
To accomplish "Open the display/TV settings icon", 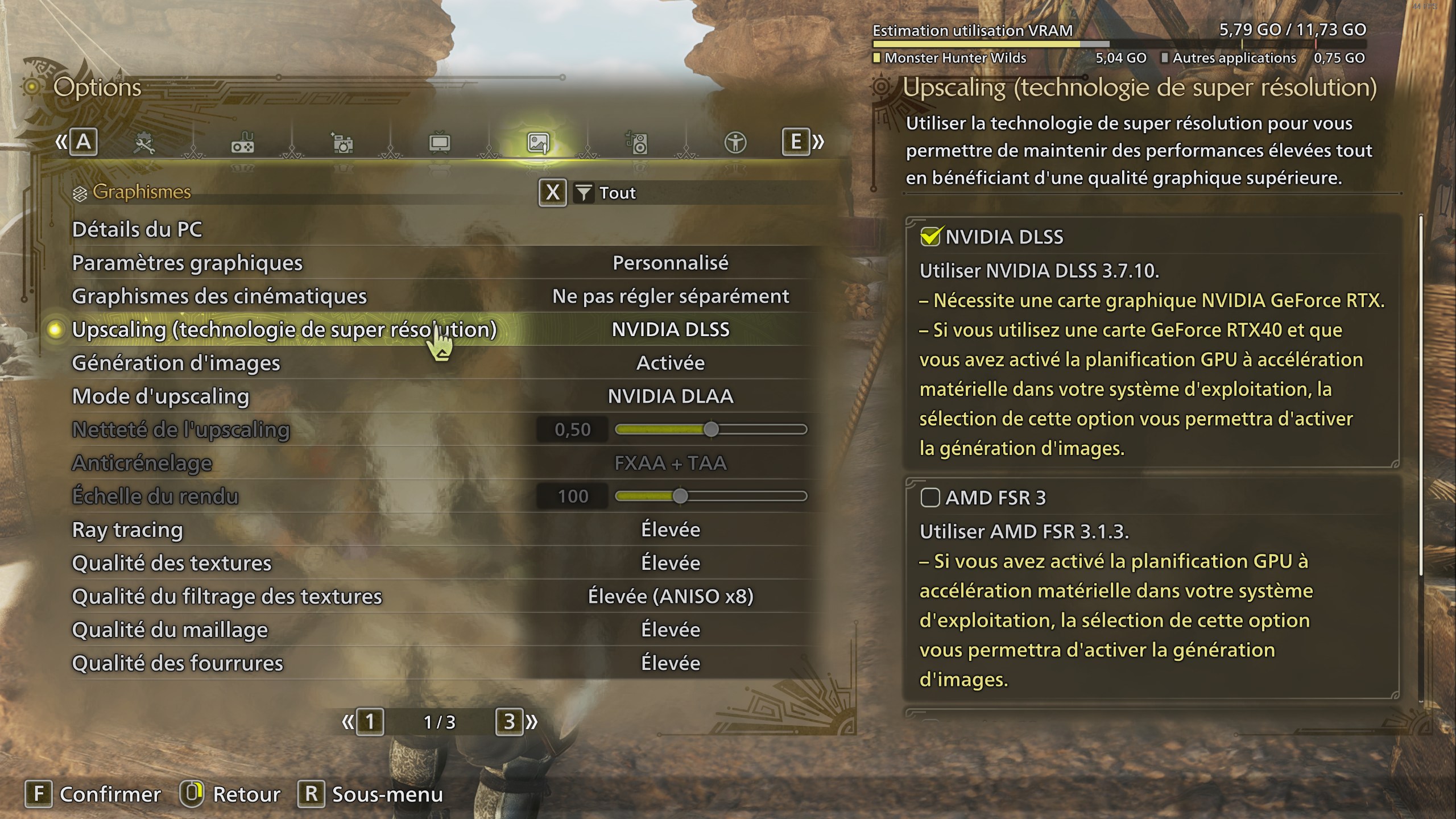I will 441,143.
